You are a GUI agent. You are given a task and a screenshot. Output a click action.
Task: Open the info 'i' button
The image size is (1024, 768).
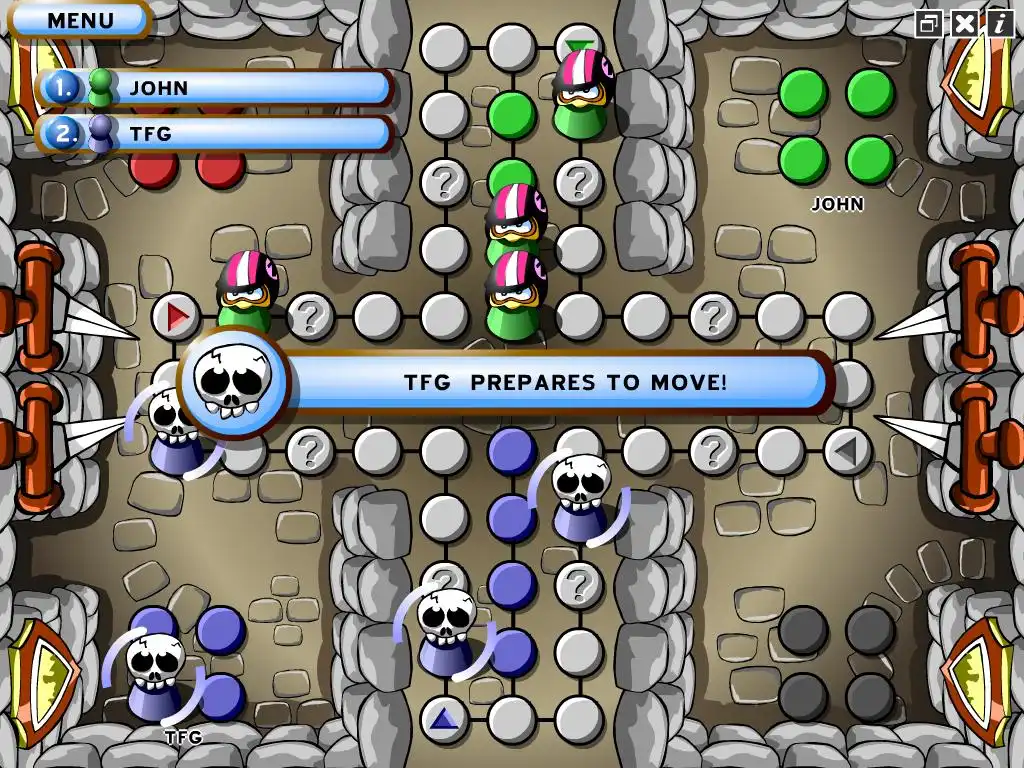tap(999, 23)
